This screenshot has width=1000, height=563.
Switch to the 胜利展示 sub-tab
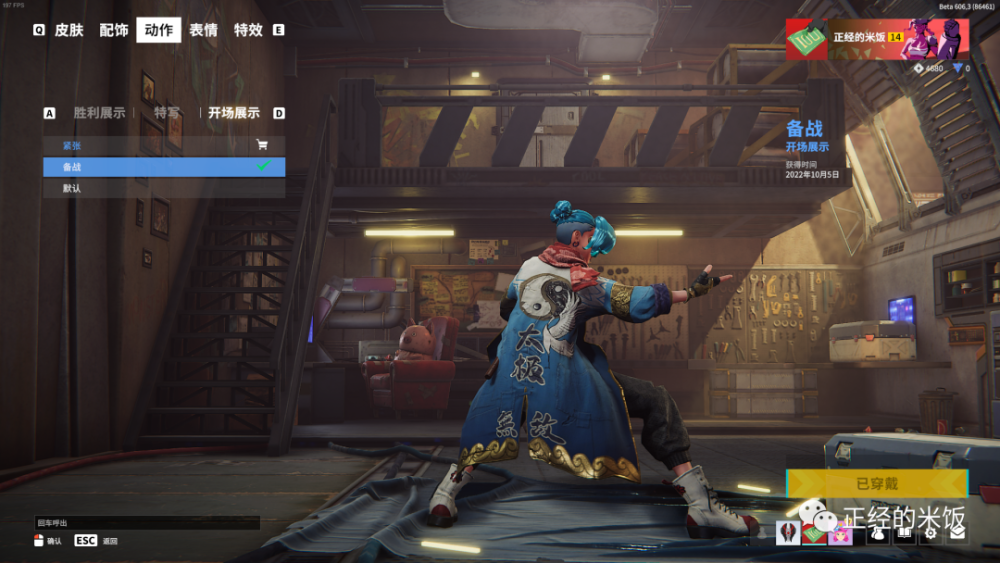pyautogui.click(x=99, y=113)
